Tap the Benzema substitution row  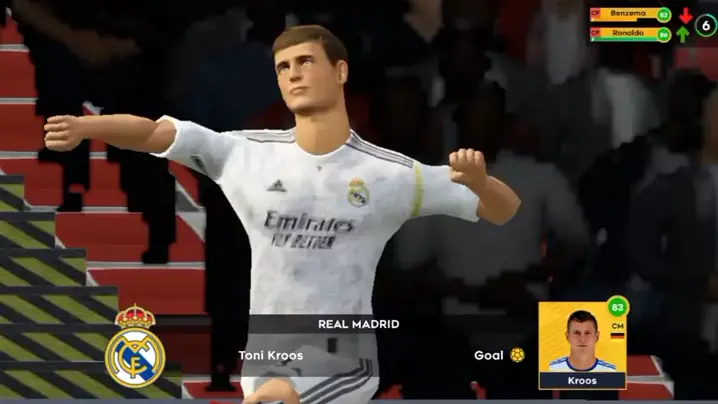click(x=630, y=15)
